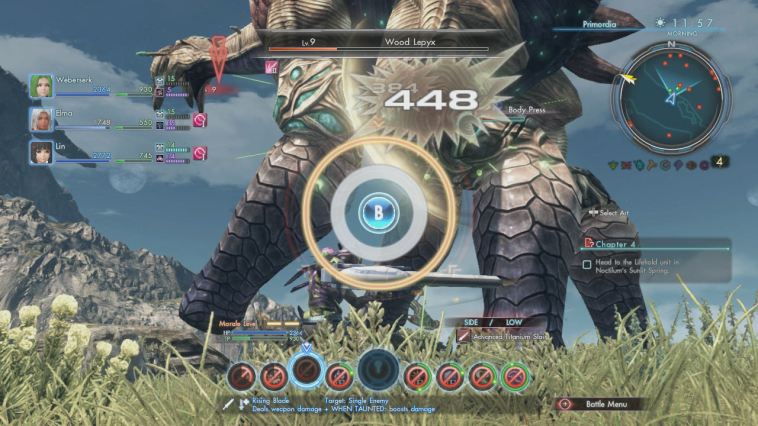Select the Wood Lepyx enemy target bar

[x=376, y=44]
